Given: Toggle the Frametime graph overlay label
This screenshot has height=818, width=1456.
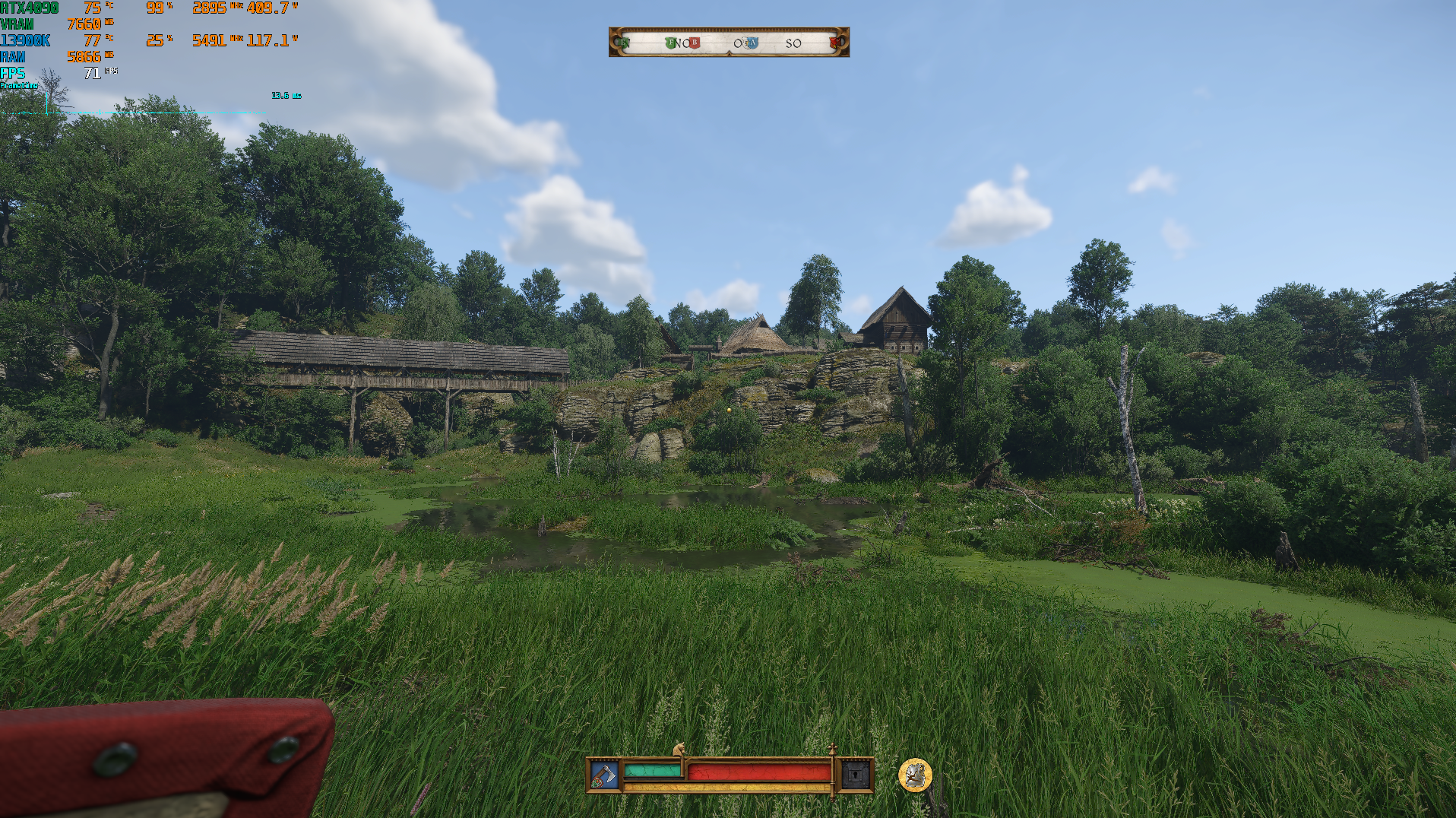Looking at the screenshot, I should 19,86.
